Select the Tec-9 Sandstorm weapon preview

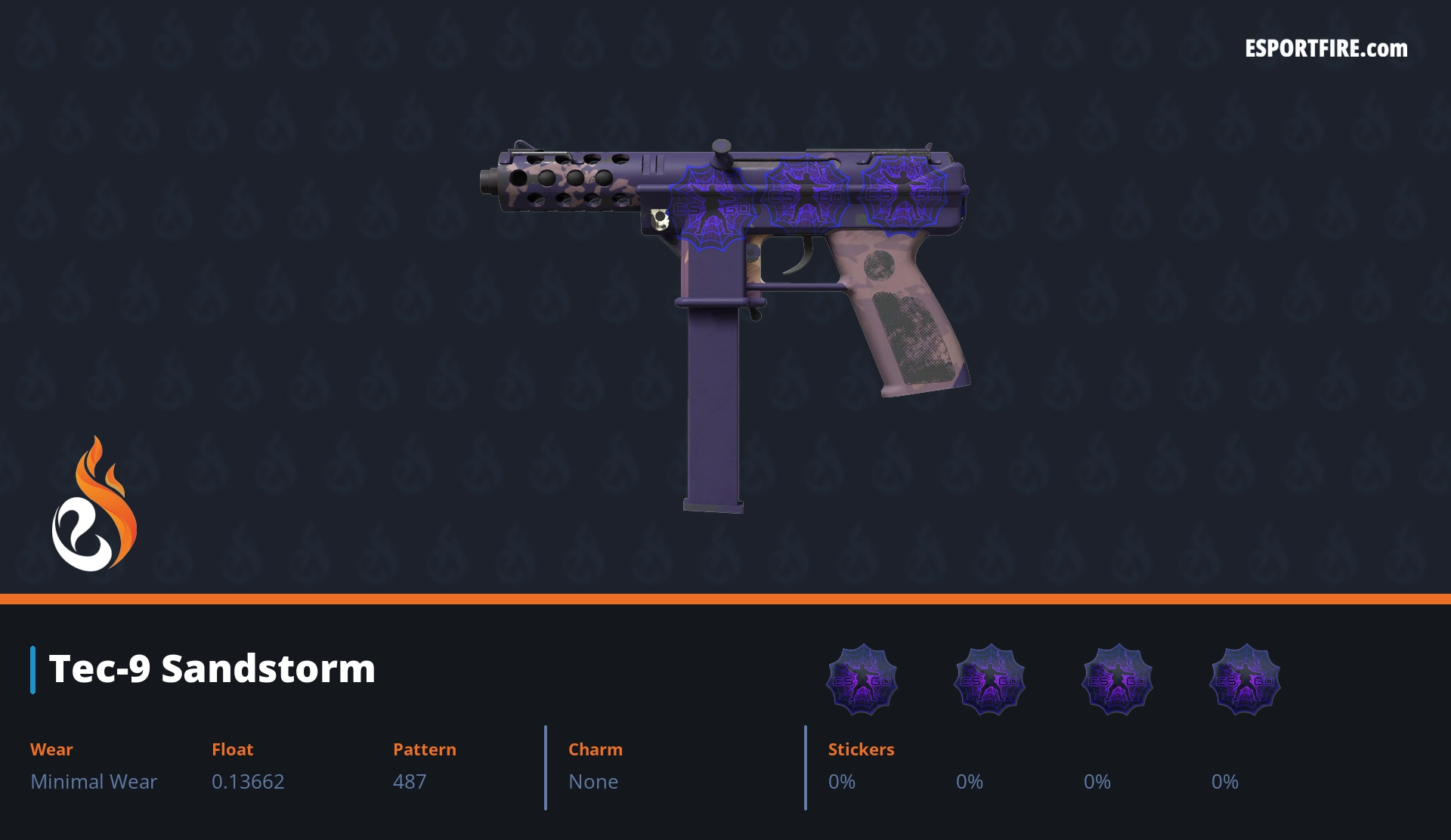725,302
